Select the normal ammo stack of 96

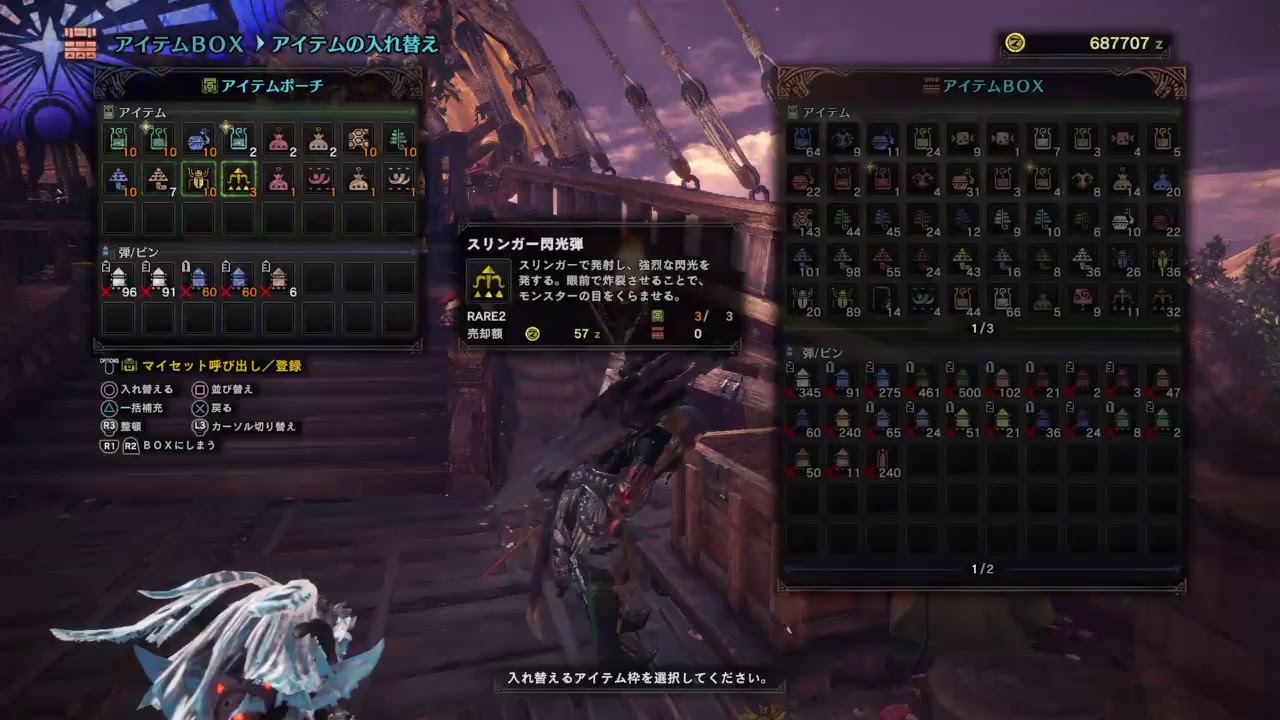[120, 275]
